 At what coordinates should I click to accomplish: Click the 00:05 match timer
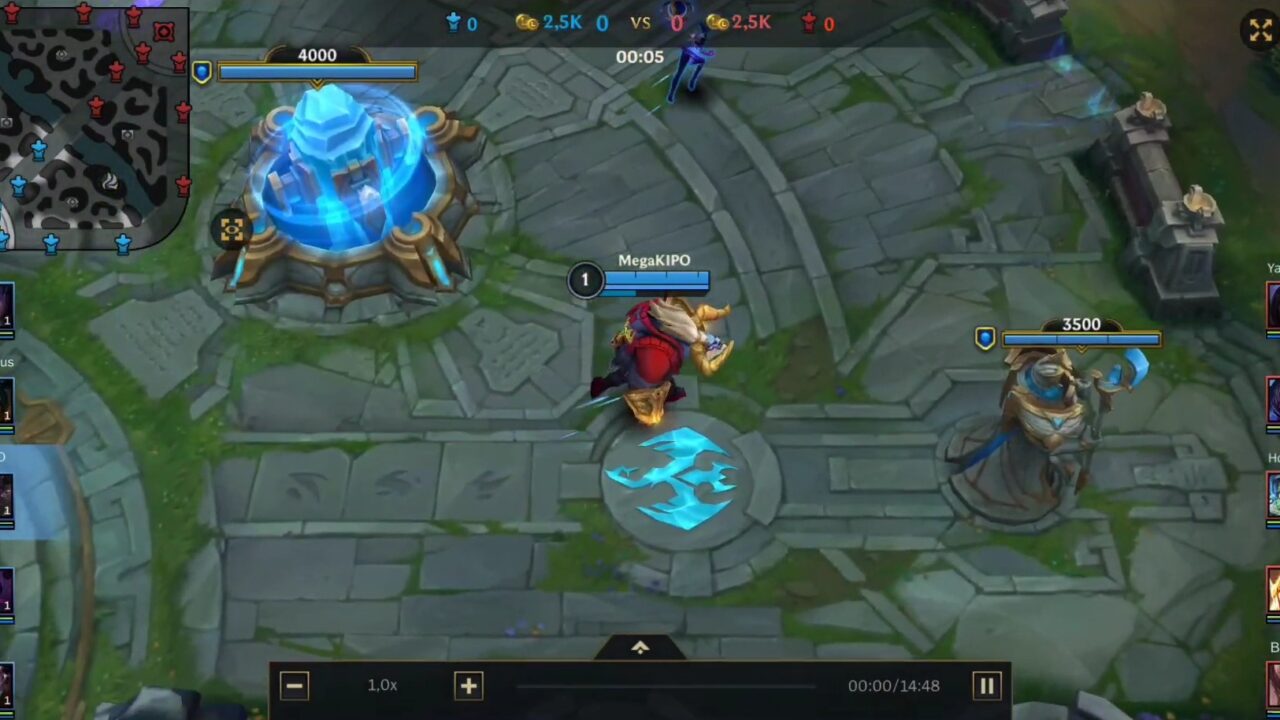coord(640,57)
